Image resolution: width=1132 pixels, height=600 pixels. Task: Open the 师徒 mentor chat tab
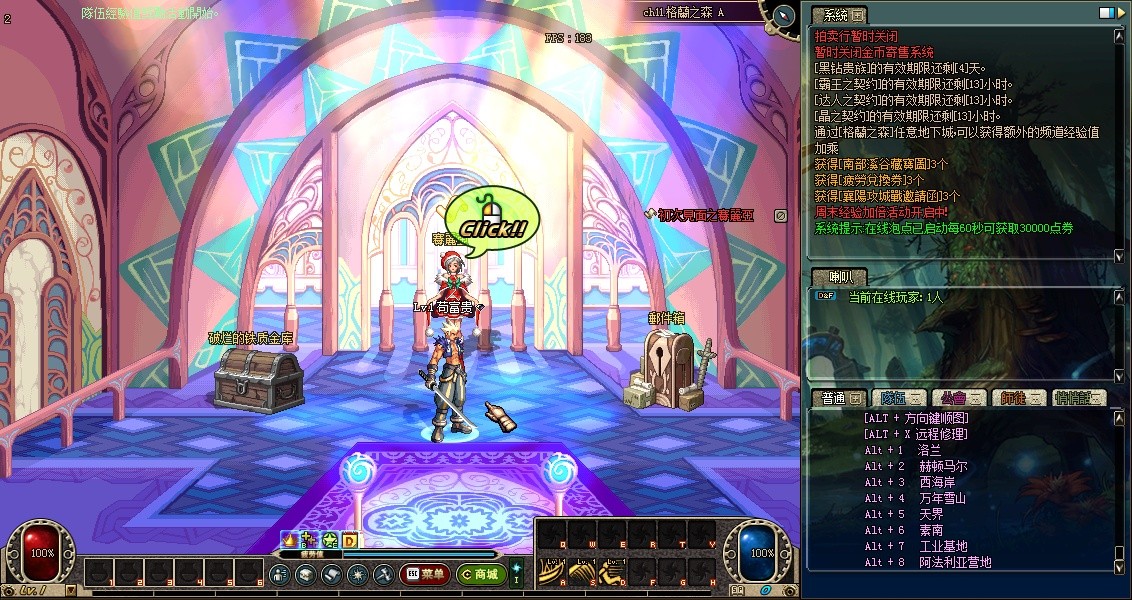tap(1019, 398)
